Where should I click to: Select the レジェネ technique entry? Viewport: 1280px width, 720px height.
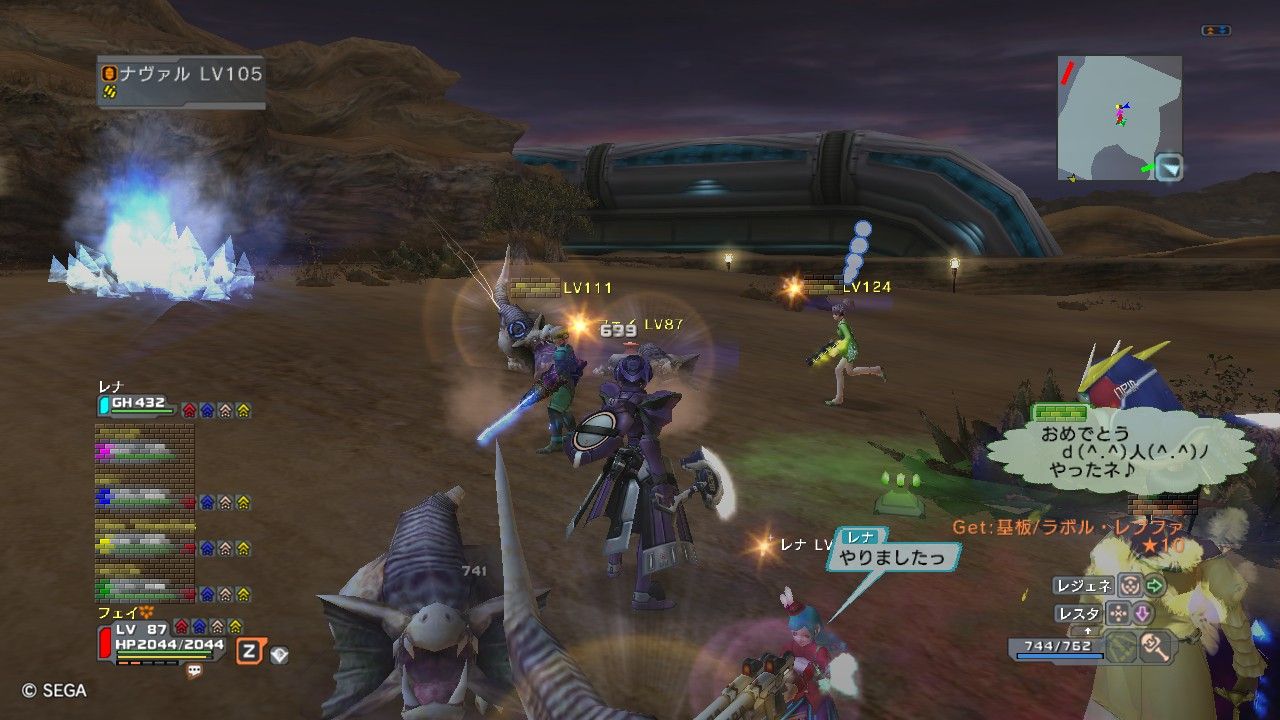coord(1083,586)
